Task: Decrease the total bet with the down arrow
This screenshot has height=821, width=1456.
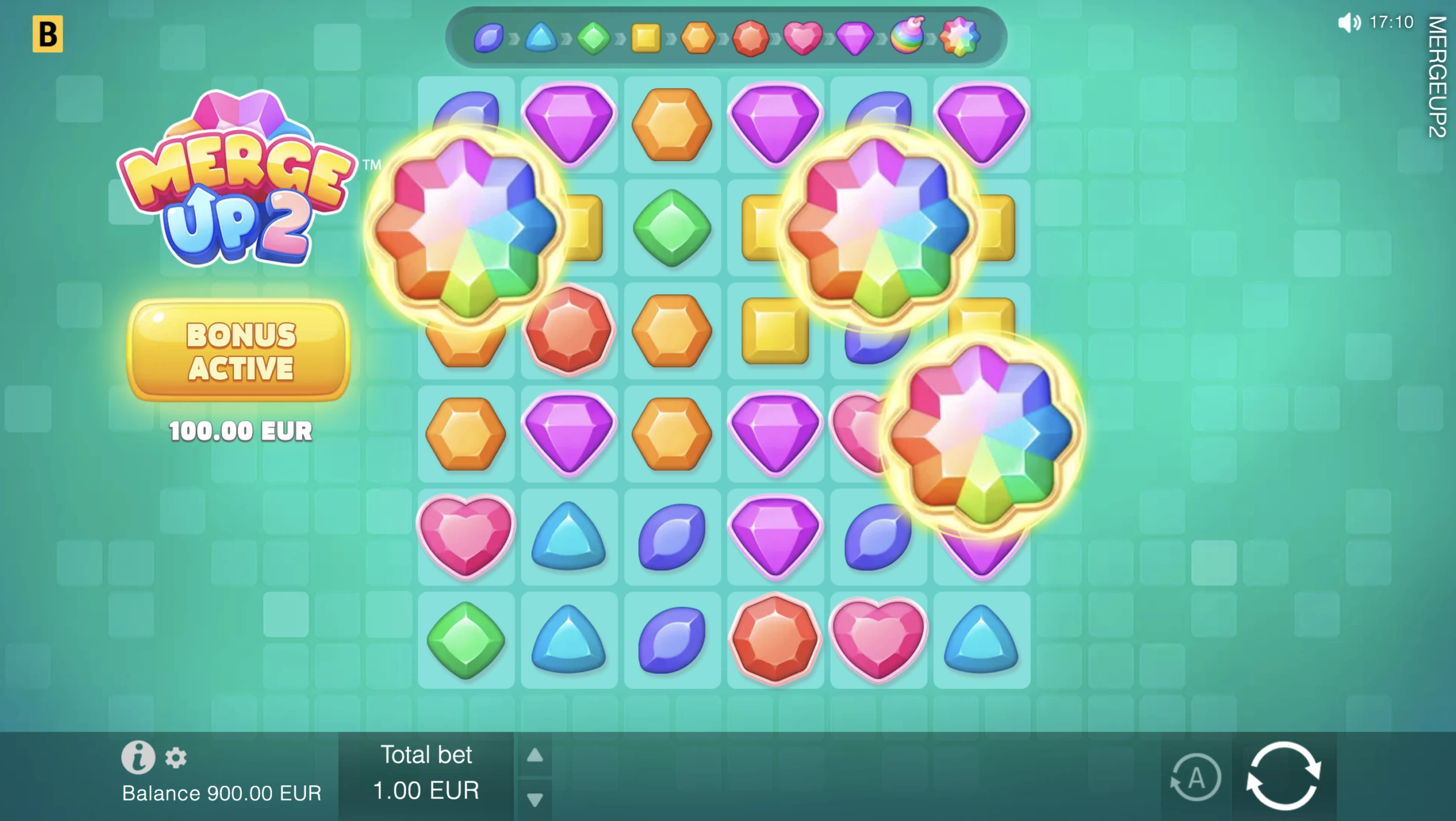Action: (535, 799)
